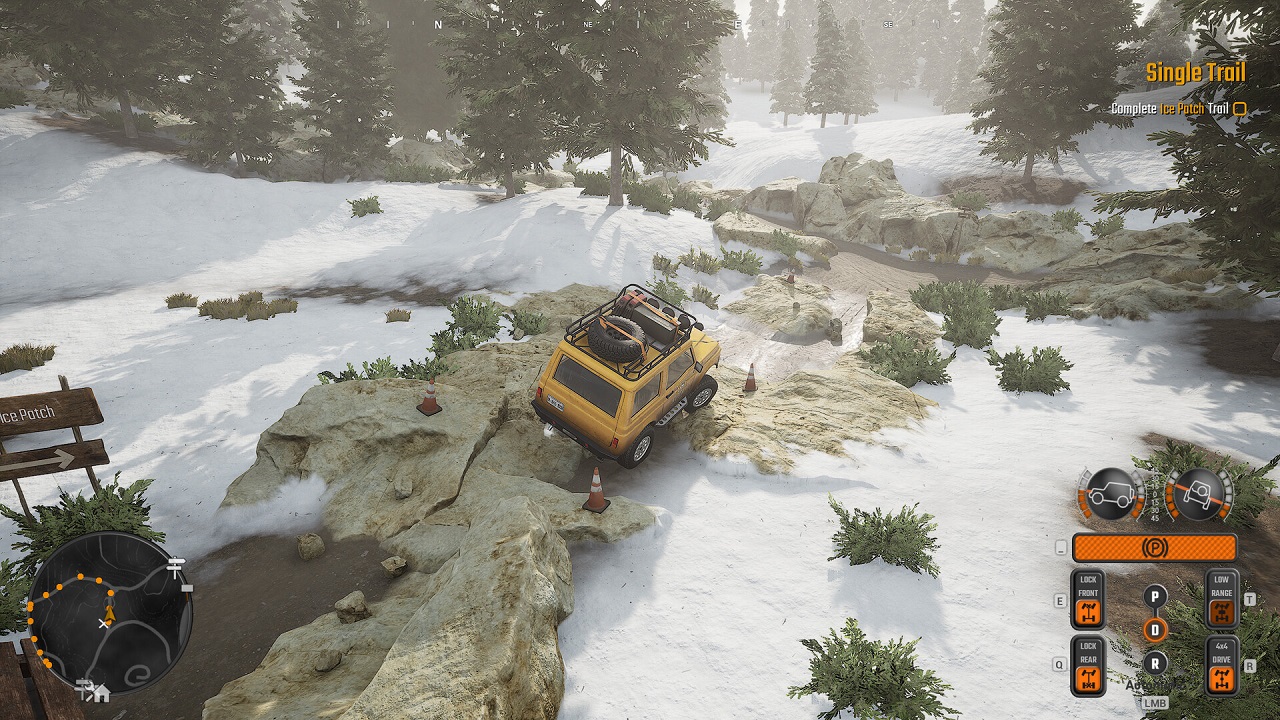Viewport: 1280px width, 720px height.
Task: Click the signpost marker on the minimap
Action: pyautogui.click(x=174, y=566)
